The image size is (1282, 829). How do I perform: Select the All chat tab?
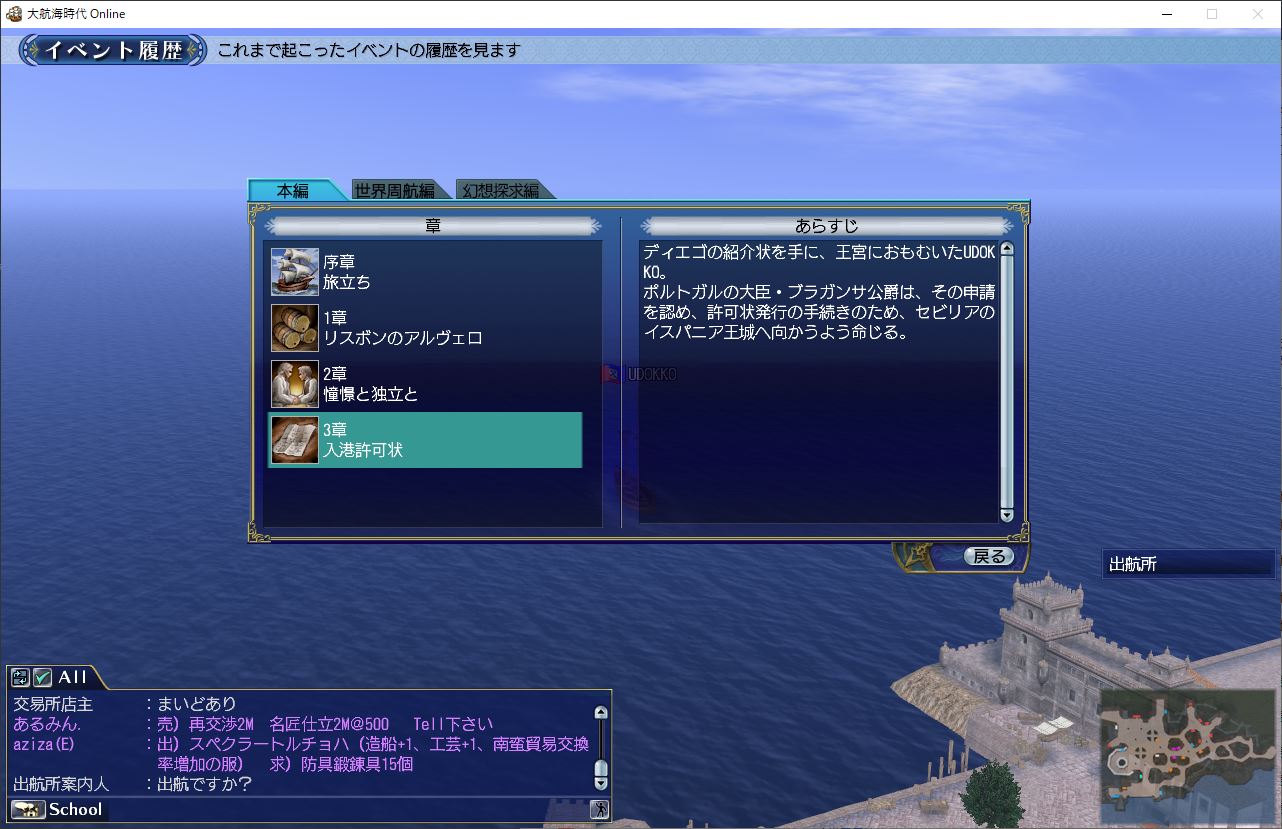72,677
